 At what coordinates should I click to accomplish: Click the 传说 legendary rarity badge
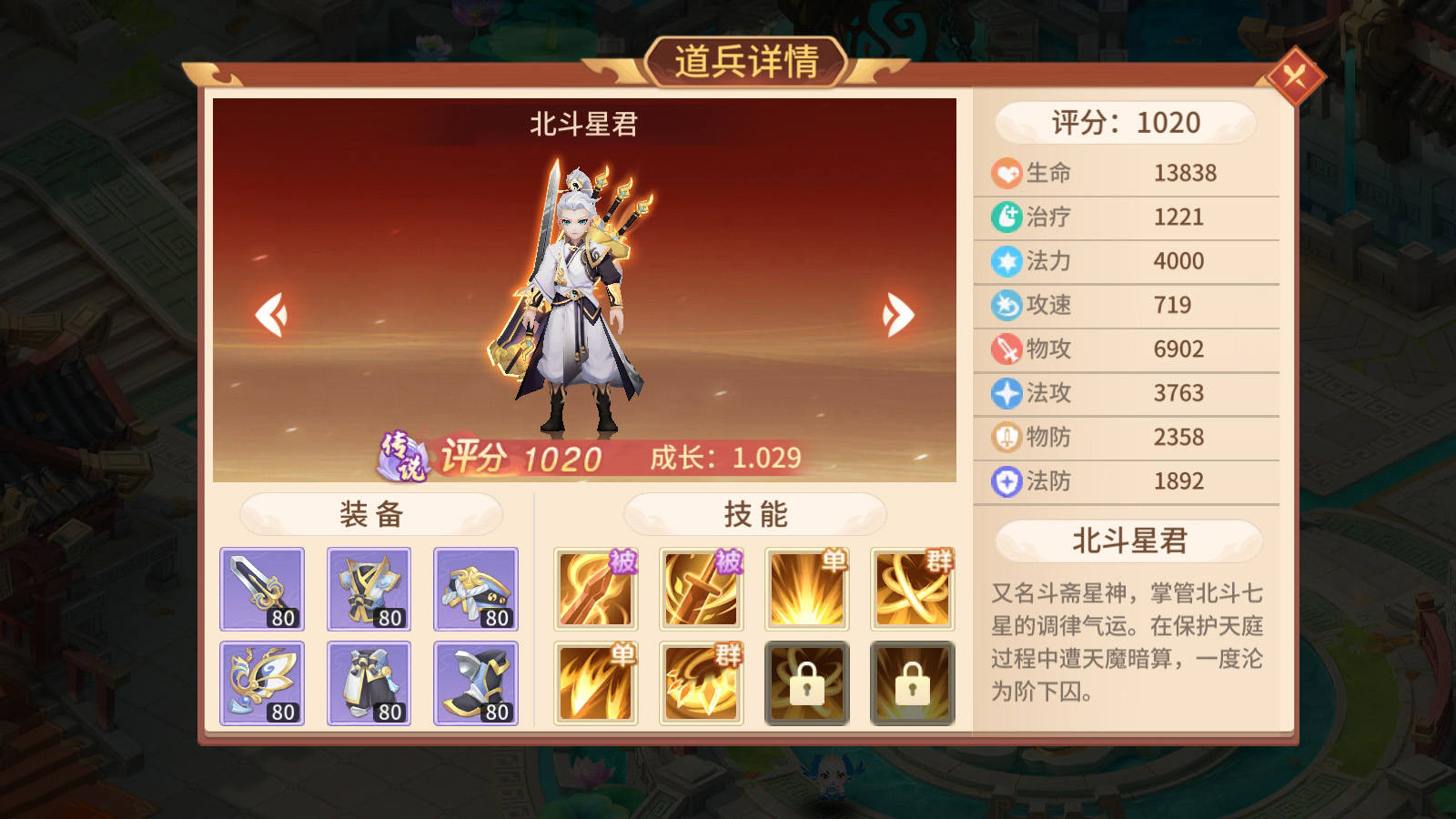(x=402, y=457)
